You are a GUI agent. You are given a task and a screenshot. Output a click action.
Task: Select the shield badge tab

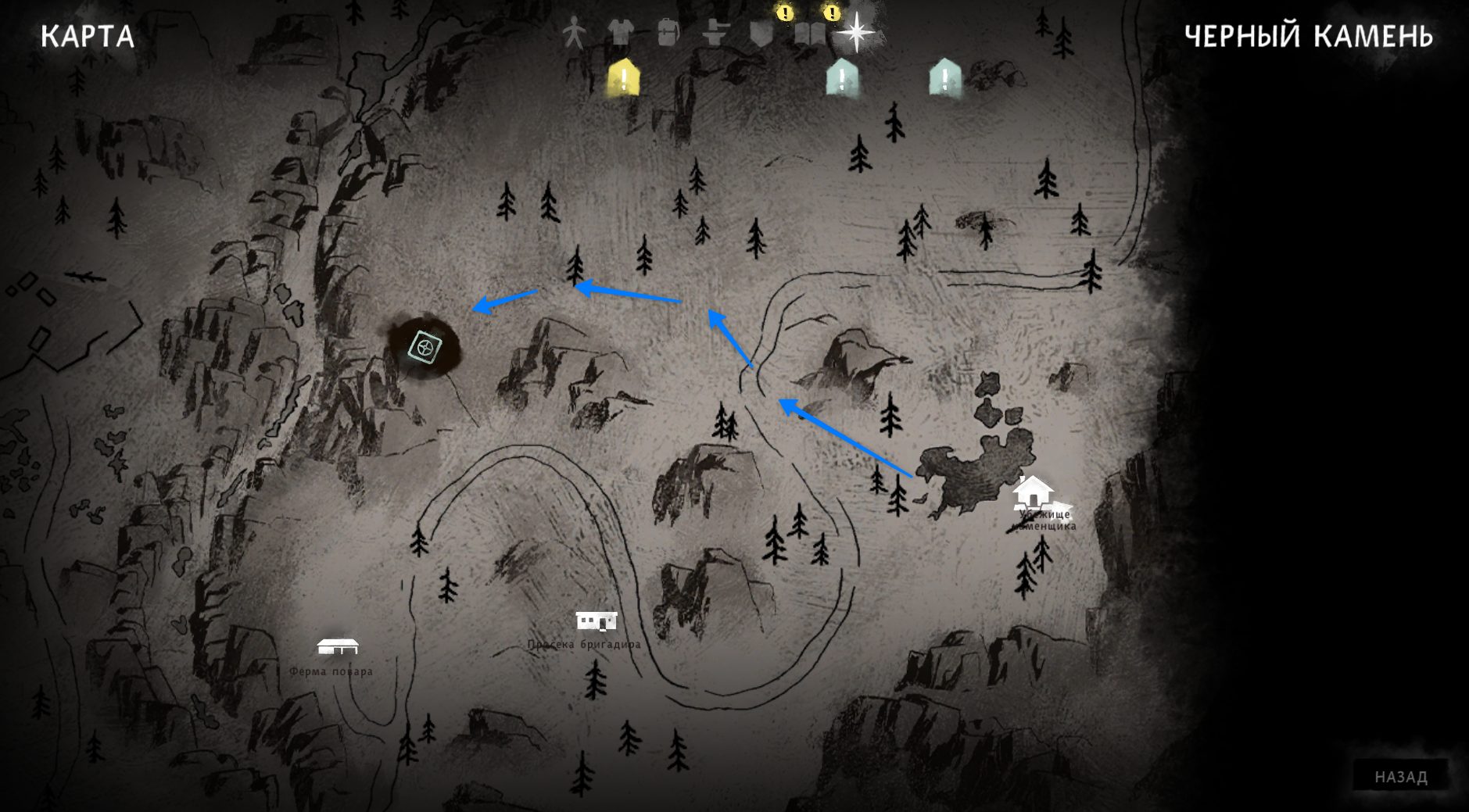(761, 34)
